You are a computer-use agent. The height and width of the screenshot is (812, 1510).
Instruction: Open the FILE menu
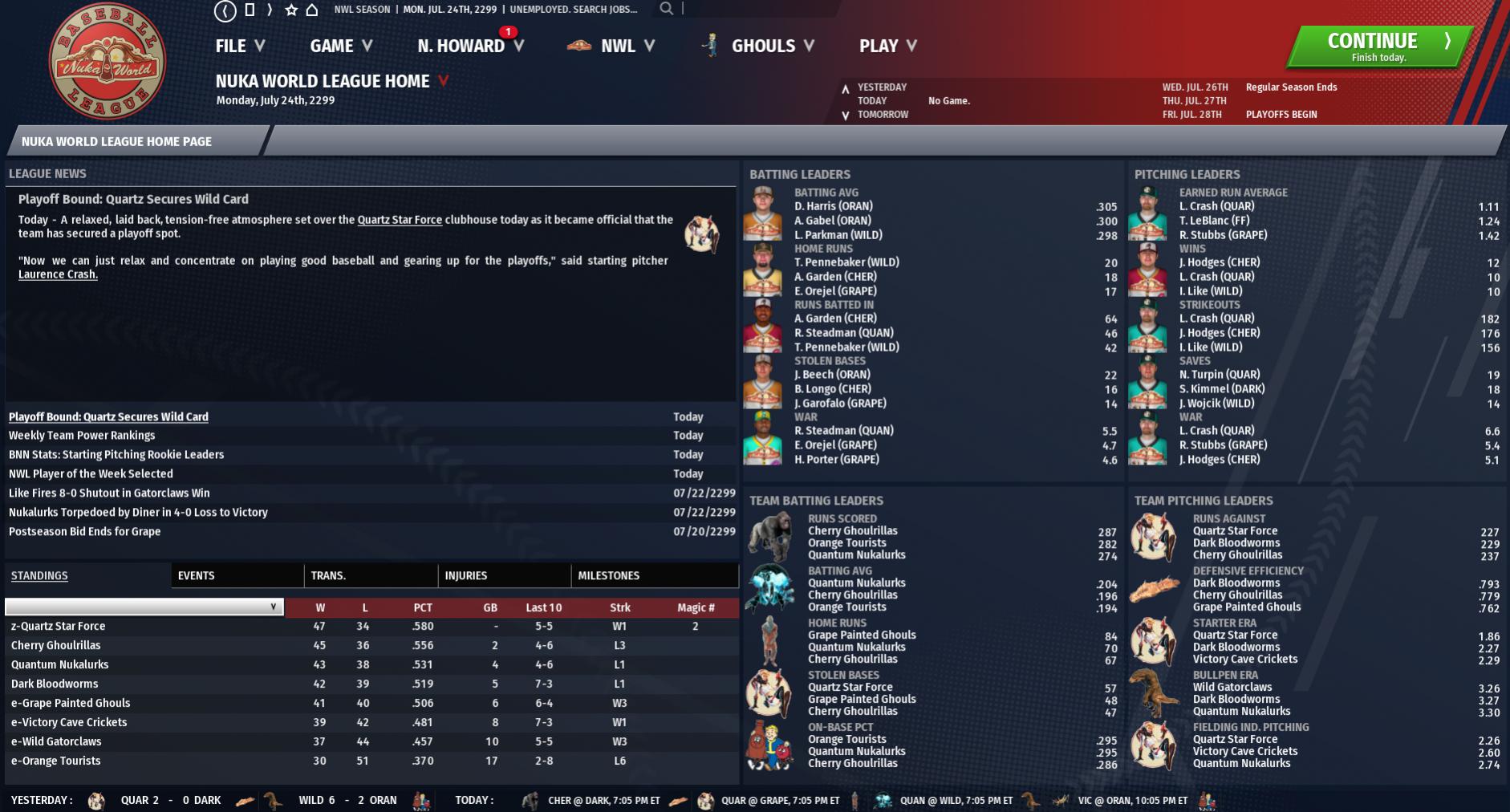point(239,47)
